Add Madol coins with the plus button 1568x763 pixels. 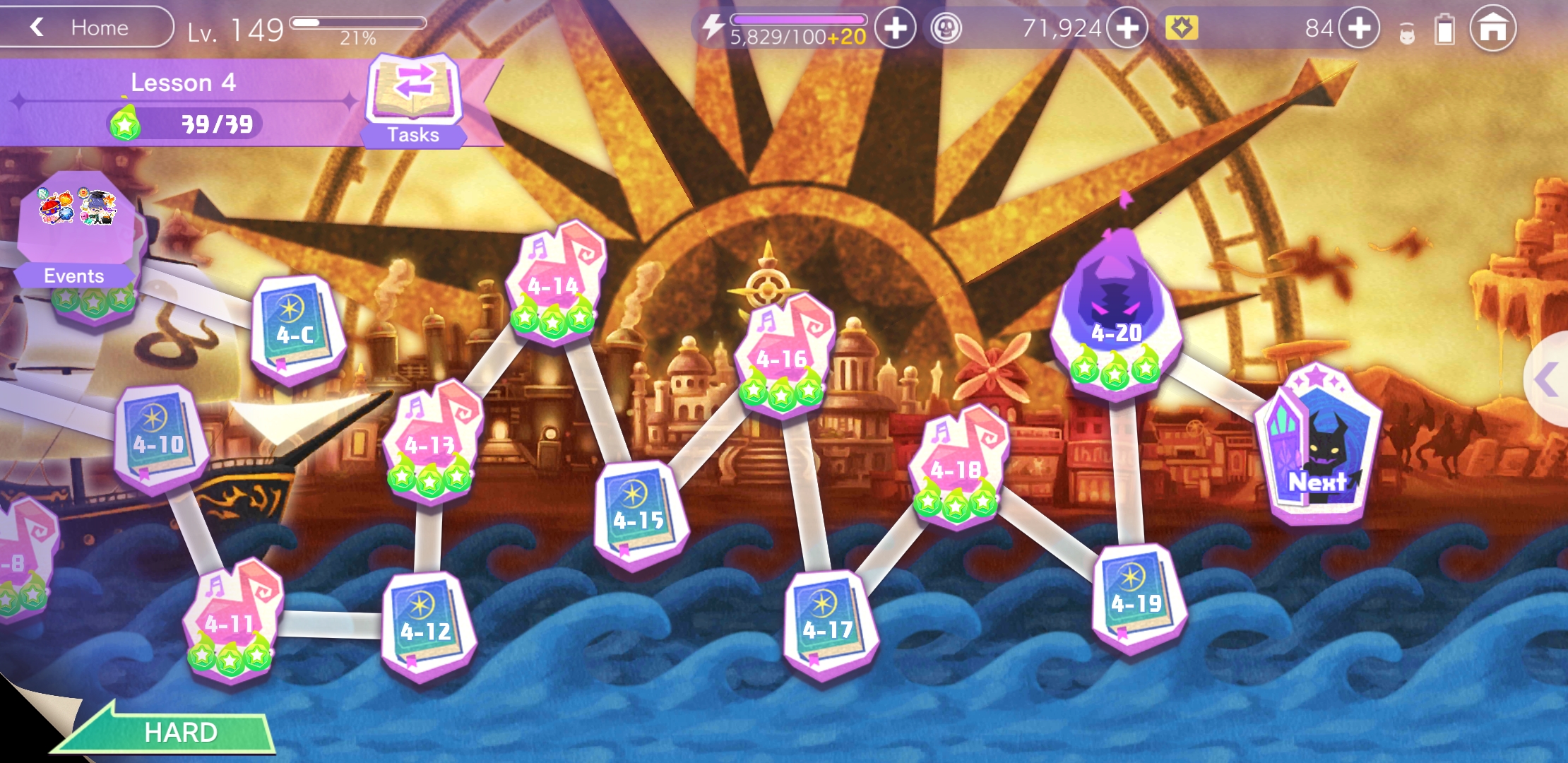[1127, 28]
